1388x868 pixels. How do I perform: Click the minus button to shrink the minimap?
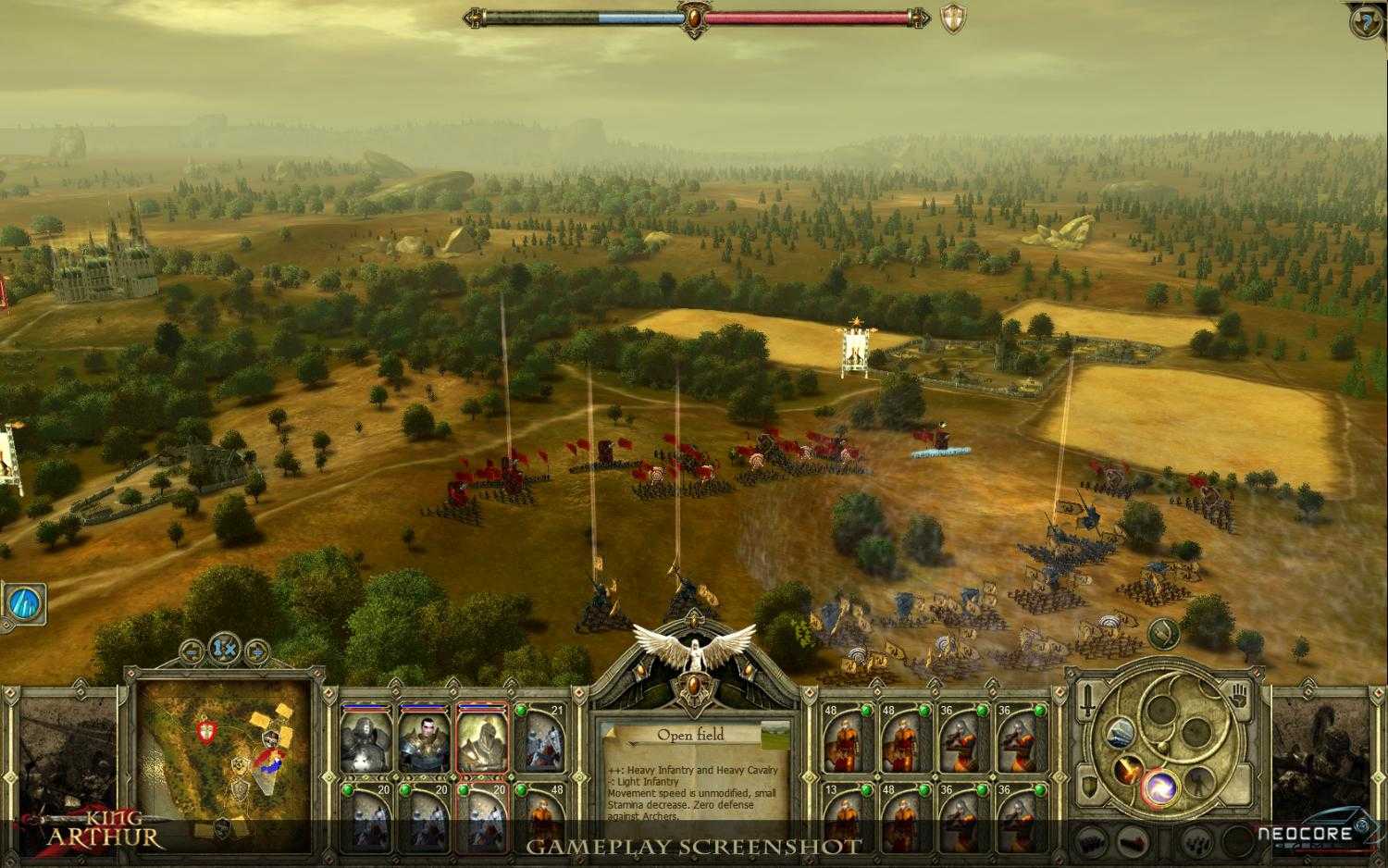pyautogui.click(x=192, y=651)
